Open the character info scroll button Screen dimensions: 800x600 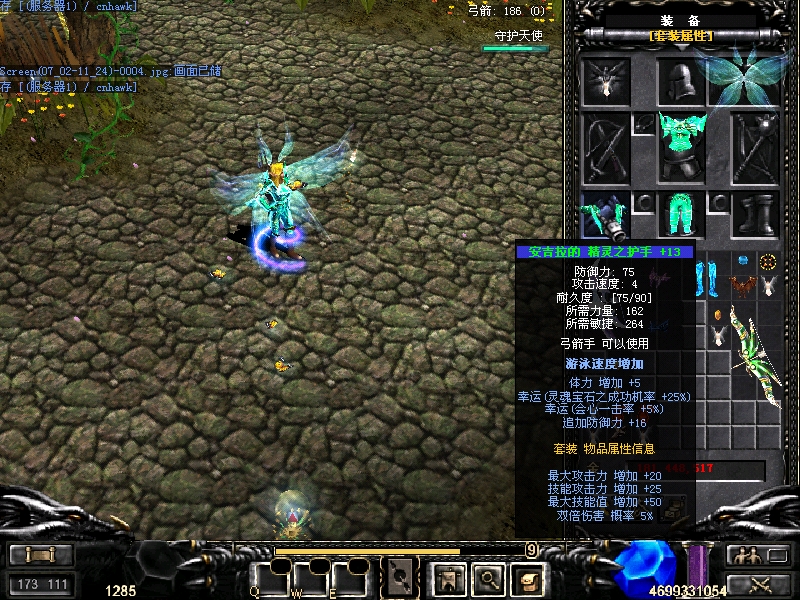[526, 577]
